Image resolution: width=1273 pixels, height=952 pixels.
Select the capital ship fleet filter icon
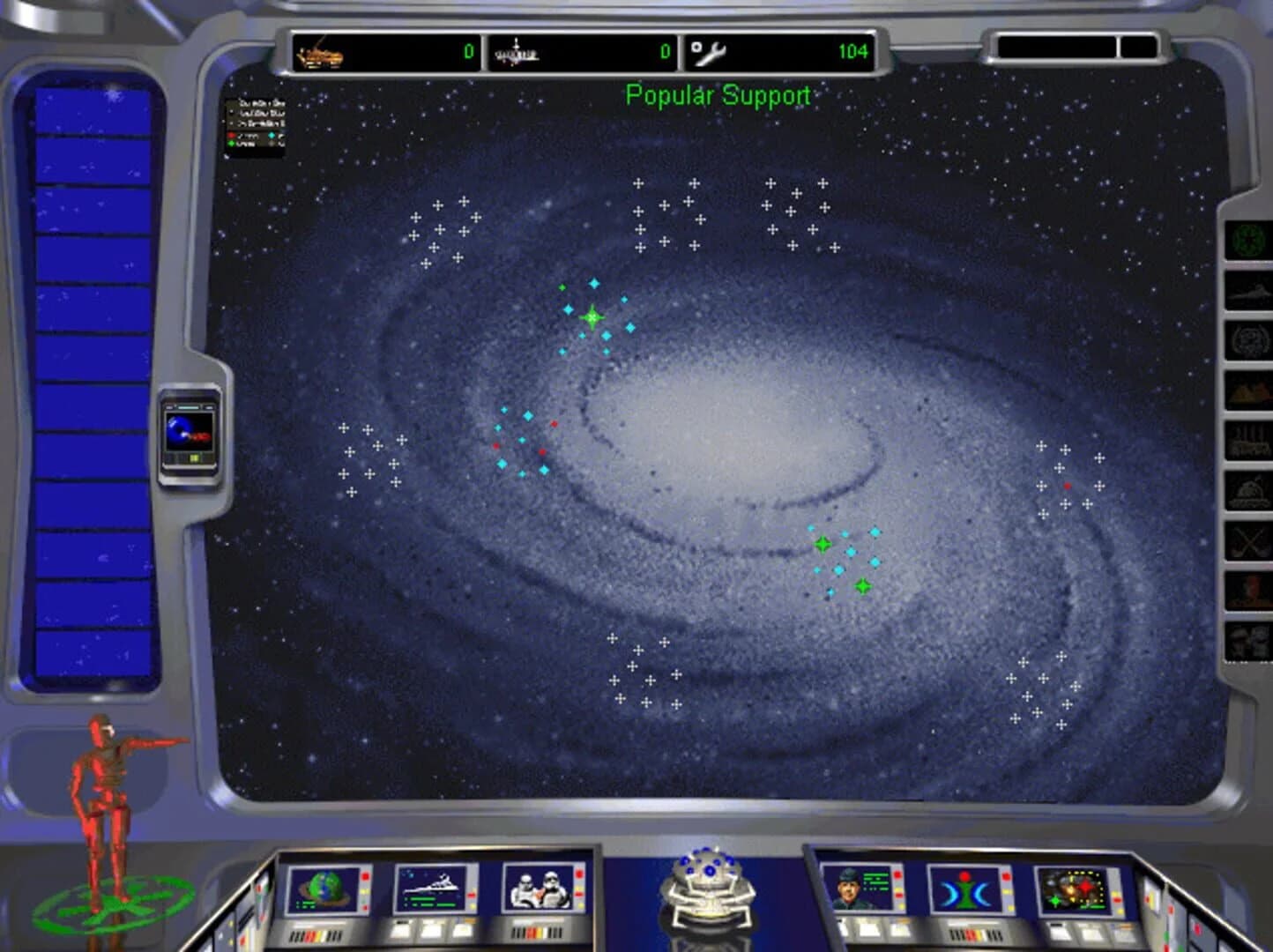point(1248,291)
